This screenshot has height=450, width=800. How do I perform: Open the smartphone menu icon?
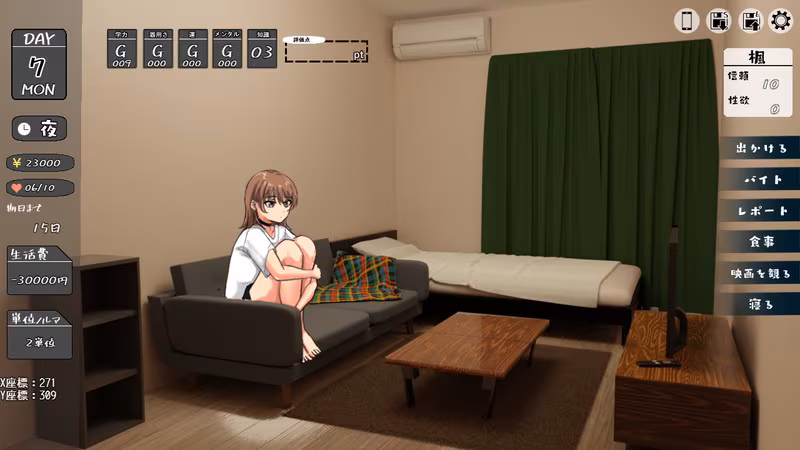(686, 20)
